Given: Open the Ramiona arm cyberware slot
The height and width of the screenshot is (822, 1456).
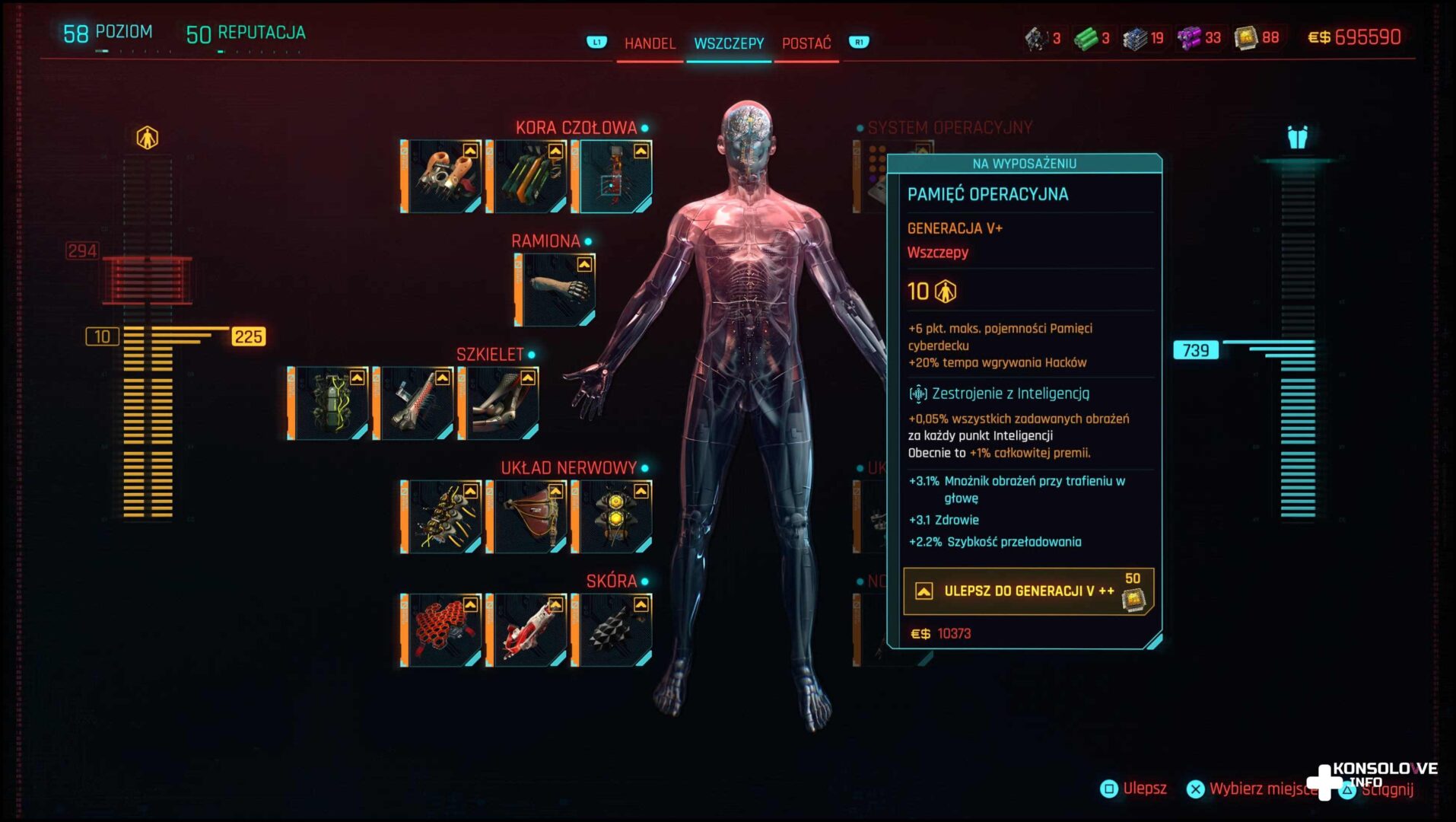Looking at the screenshot, I should point(555,290).
